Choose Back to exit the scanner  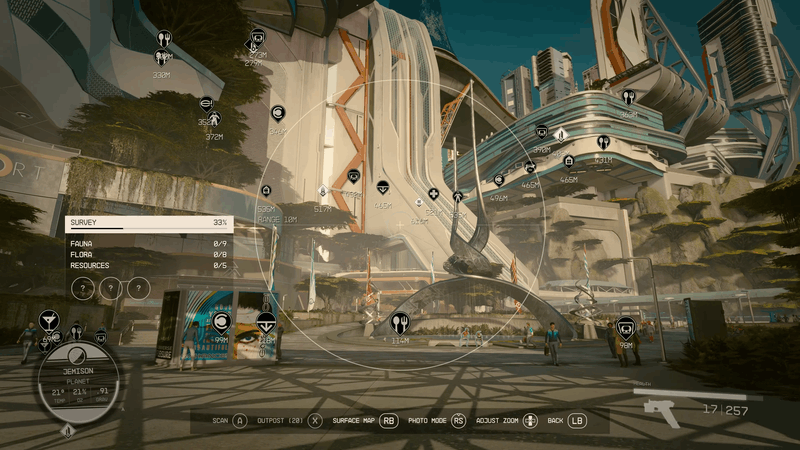[x=566, y=421]
